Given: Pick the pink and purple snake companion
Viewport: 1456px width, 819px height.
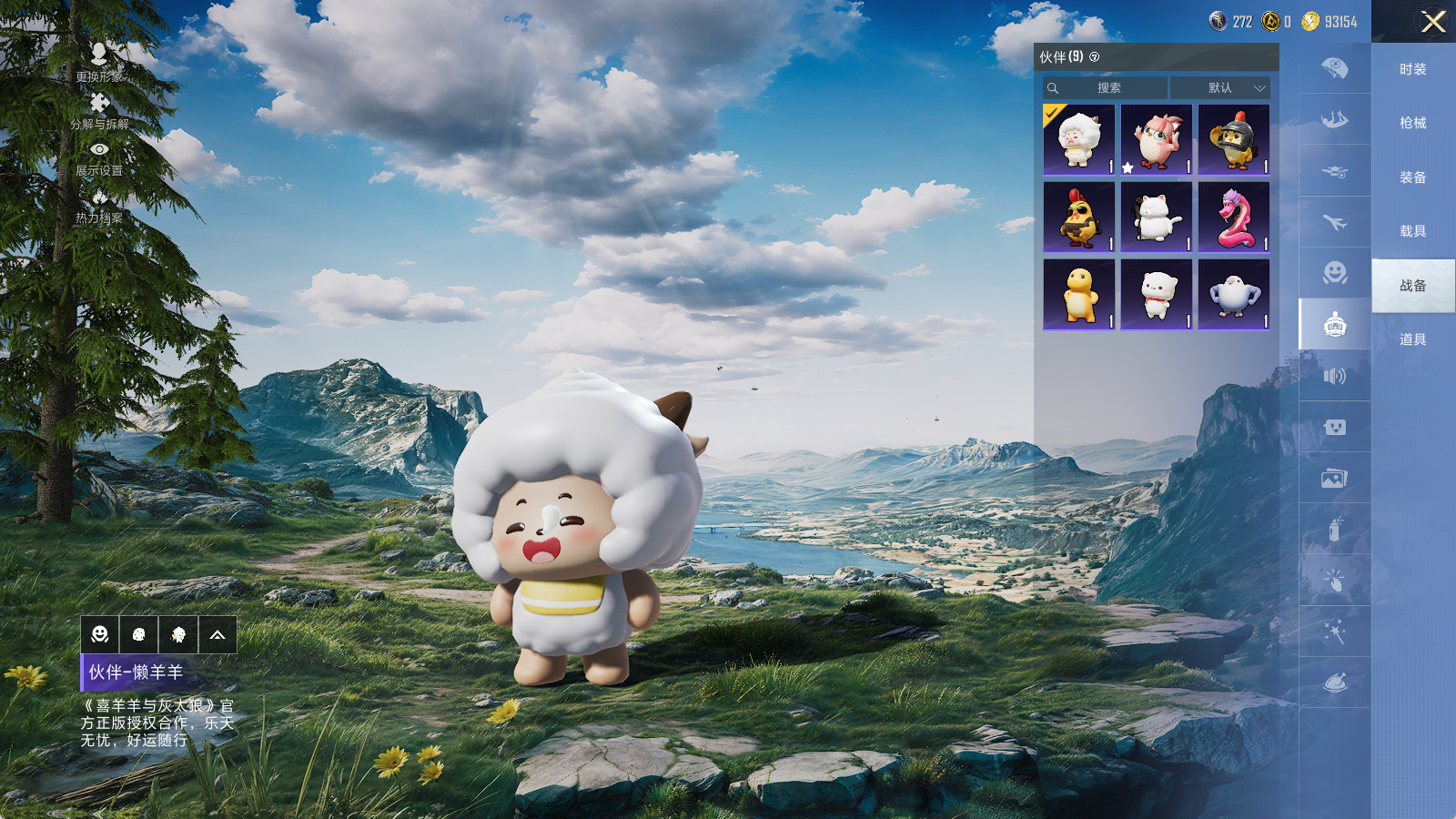Looking at the screenshot, I should point(1233,217).
